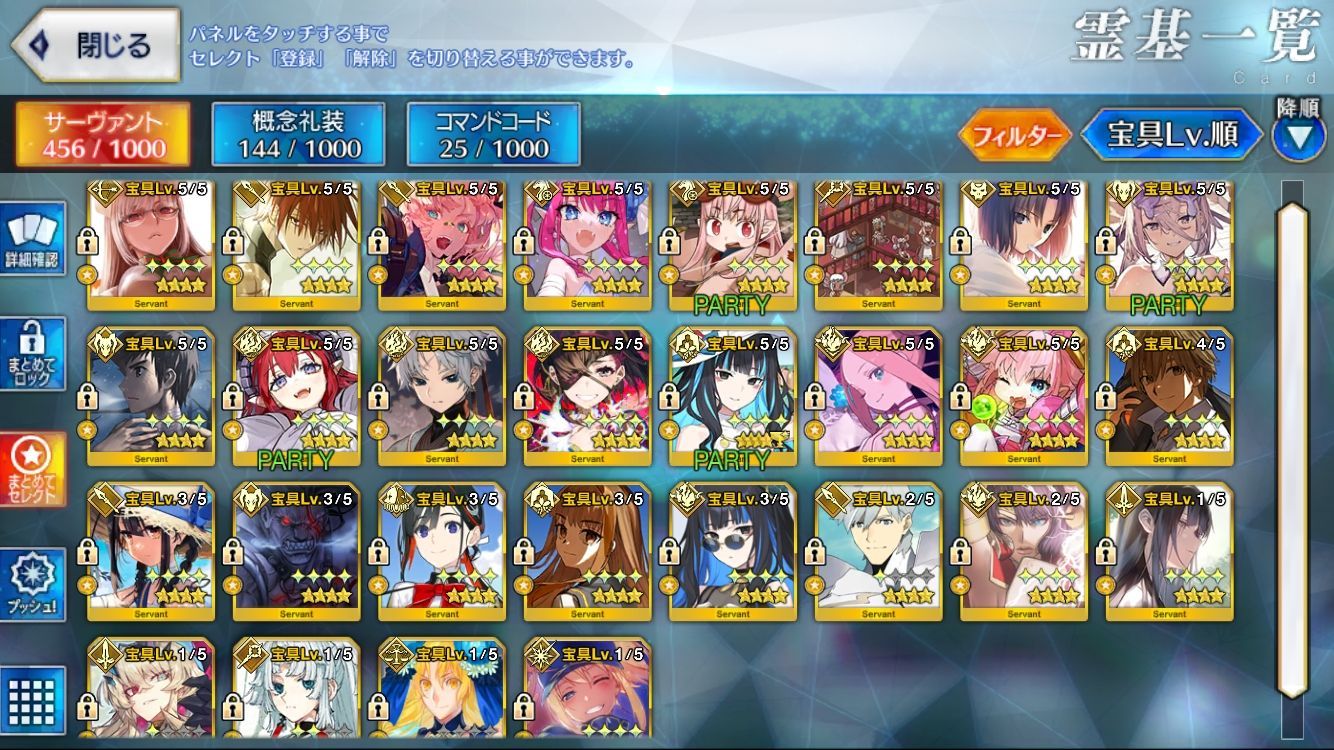Choose the tan-skinned servant with red glasses
1334x750 pixels.
click(x=150, y=245)
